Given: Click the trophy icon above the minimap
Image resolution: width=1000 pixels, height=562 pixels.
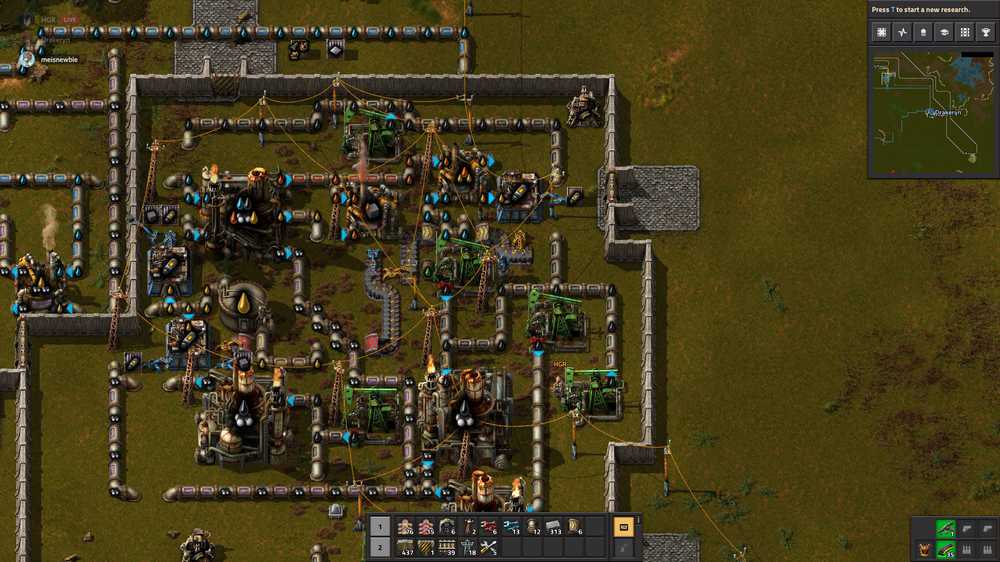Looking at the screenshot, I should 985,32.
